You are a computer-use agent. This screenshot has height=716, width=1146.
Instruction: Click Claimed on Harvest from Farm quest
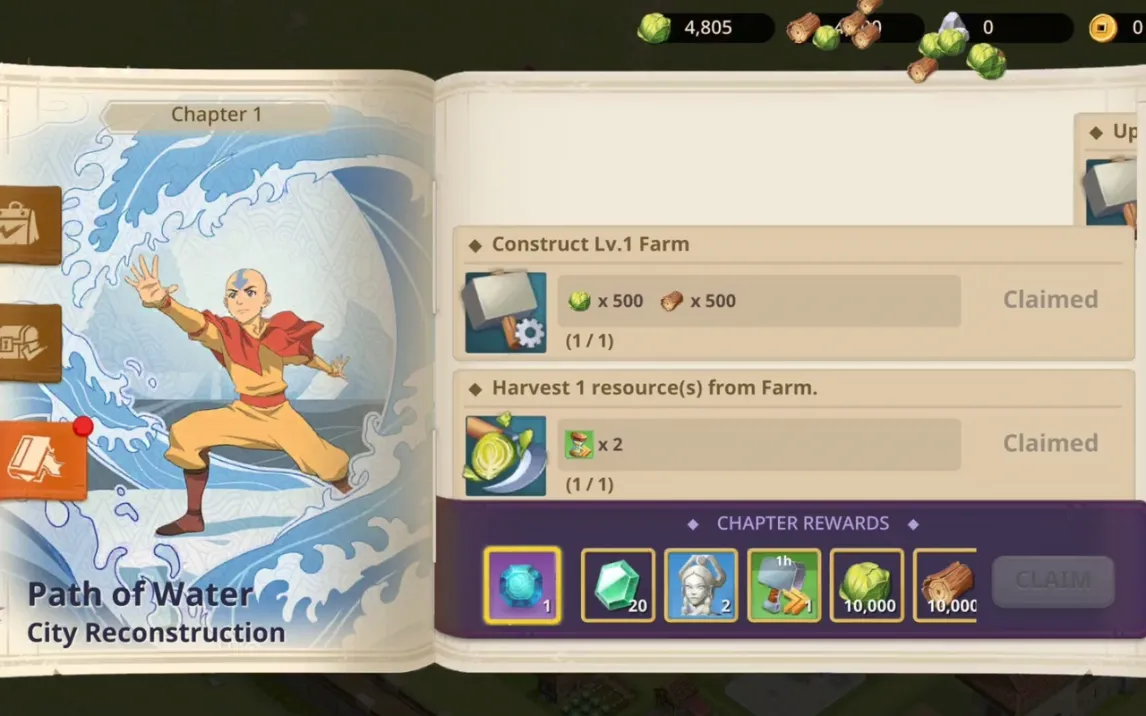click(x=1050, y=443)
